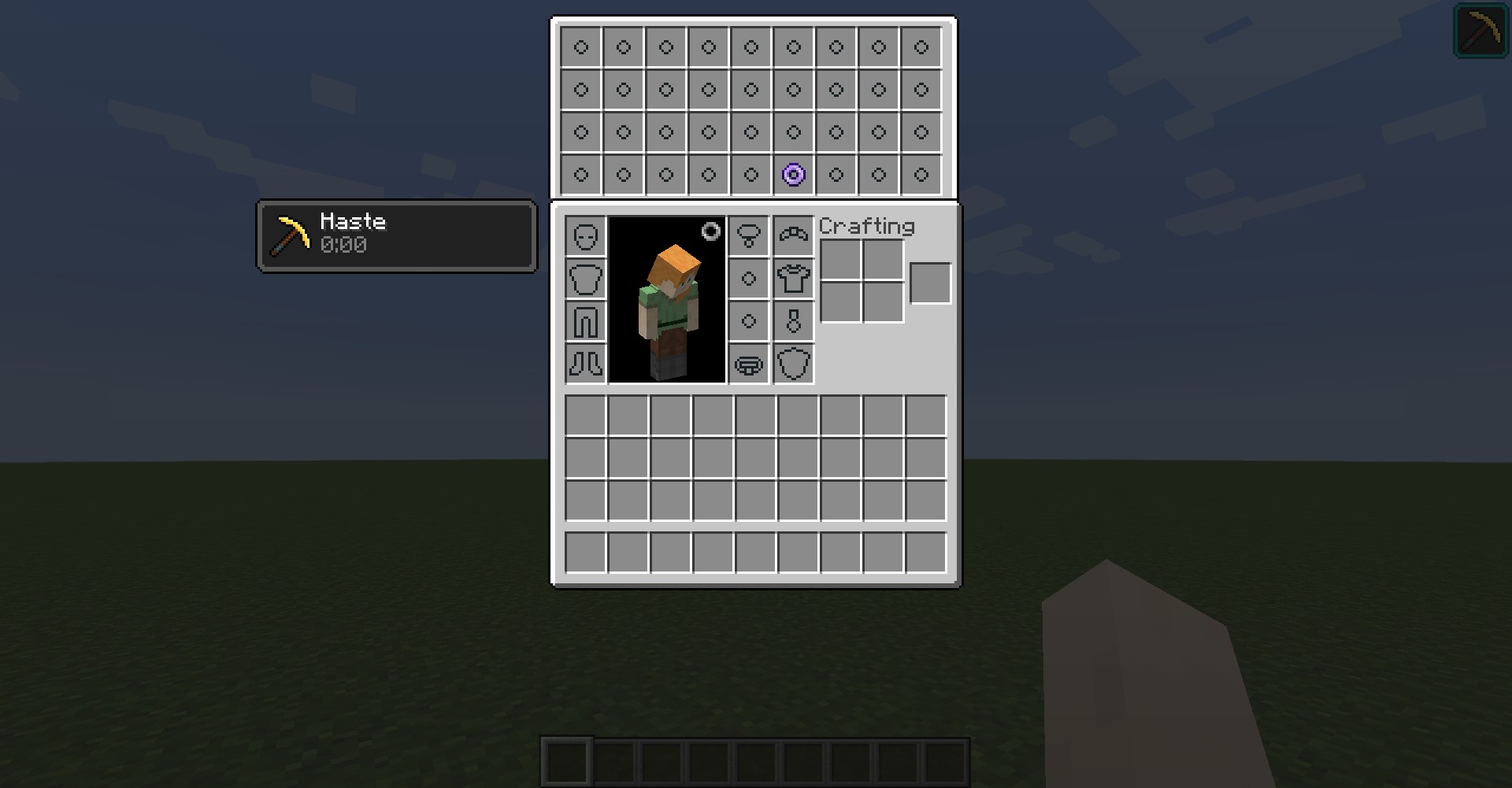
Task: Click the boots armor slot
Action: coord(586,364)
